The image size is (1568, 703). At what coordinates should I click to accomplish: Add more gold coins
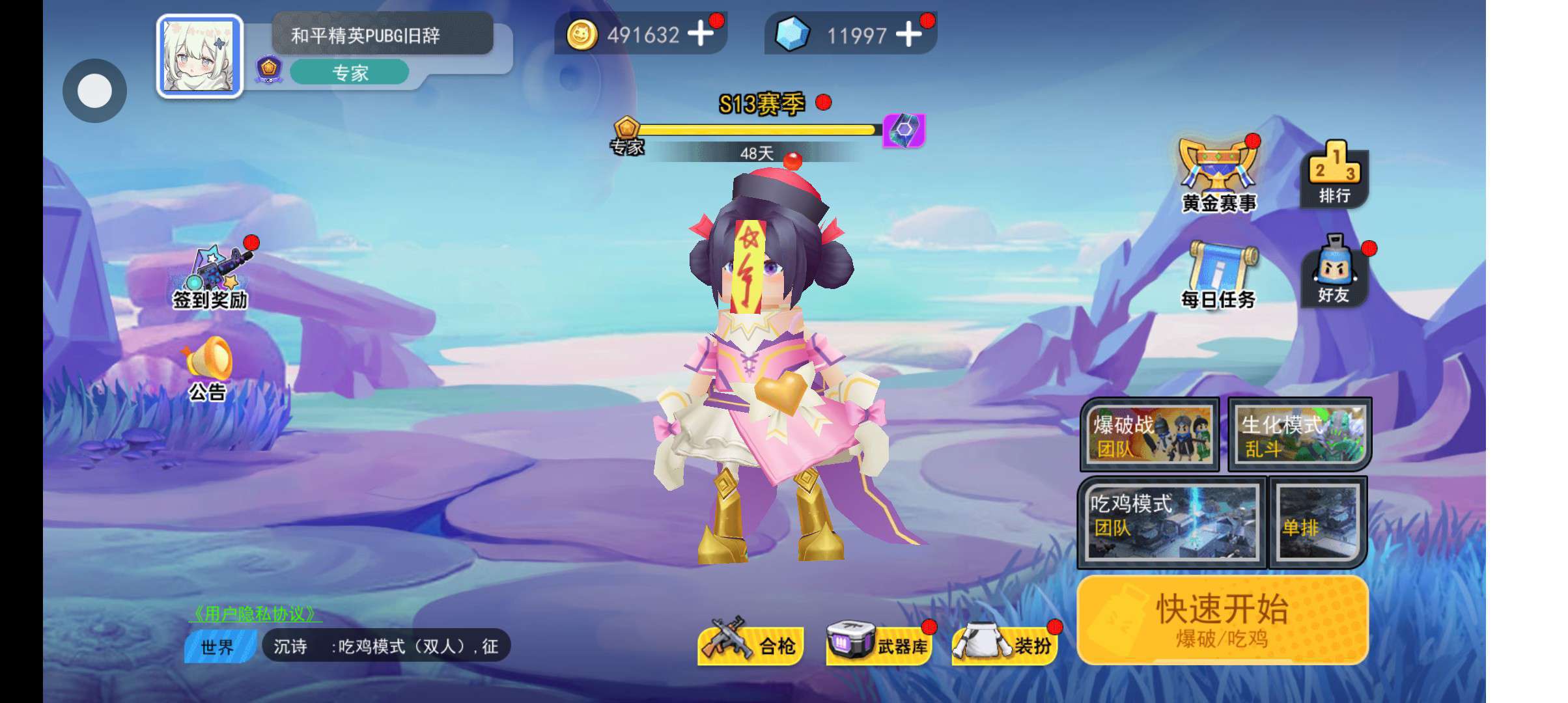pos(701,34)
